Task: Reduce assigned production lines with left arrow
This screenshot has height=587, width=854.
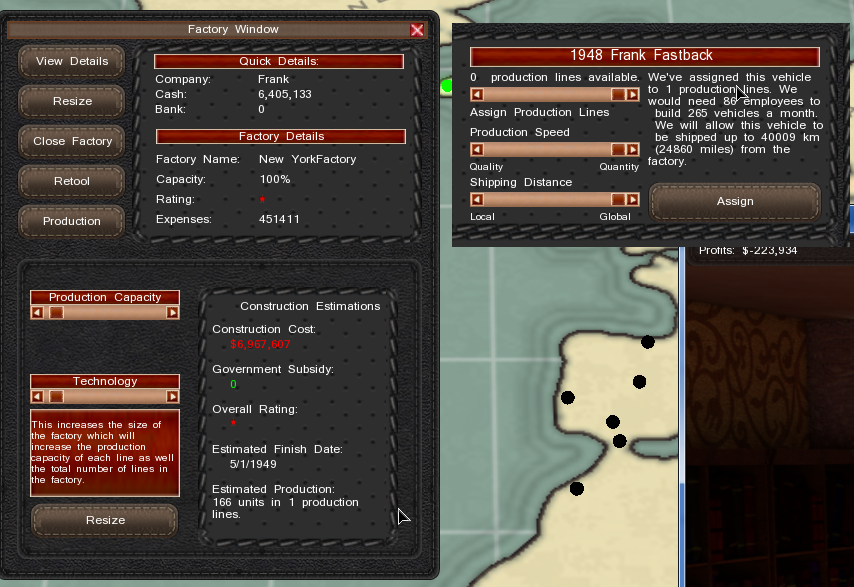Action: click(477, 94)
